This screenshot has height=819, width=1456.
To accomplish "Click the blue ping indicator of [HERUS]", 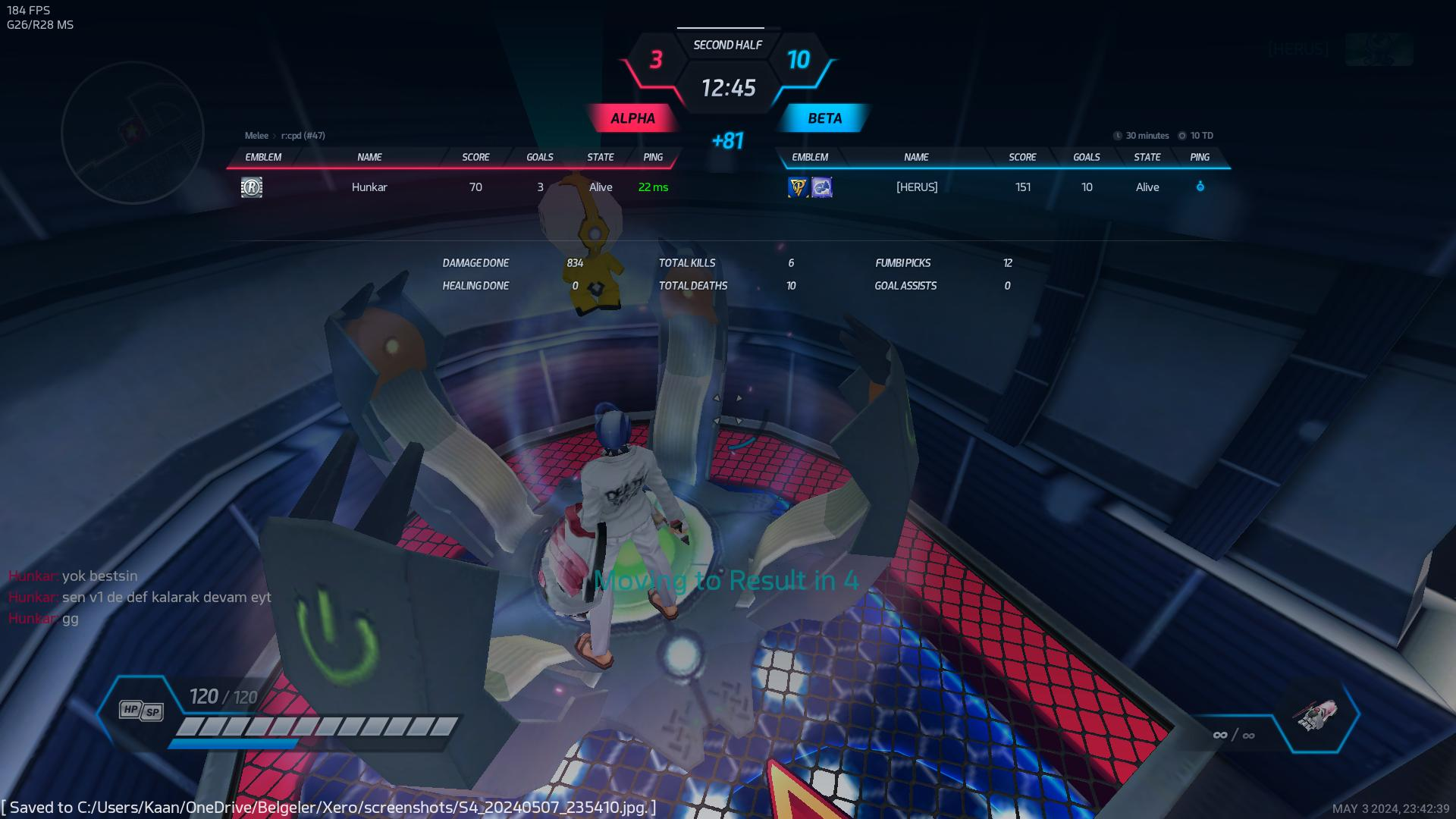I will tap(1200, 187).
